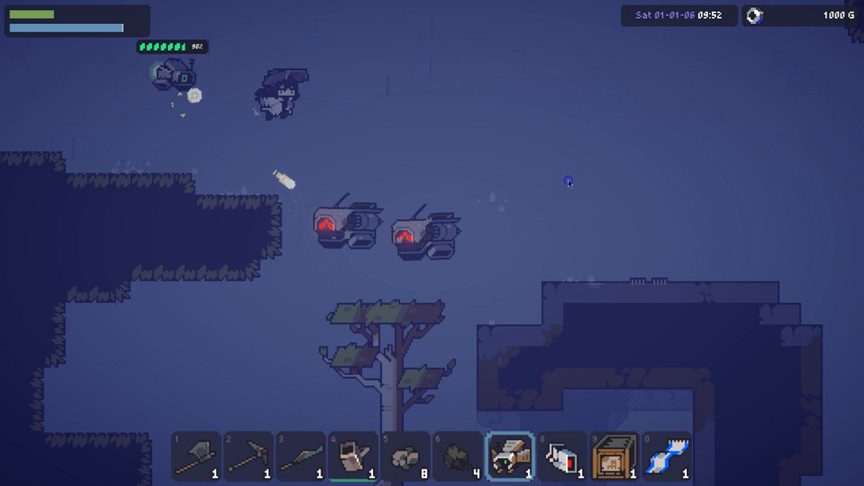Select the axe in hotbar slot 1
This screenshot has height=486, width=864.
(x=197, y=457)
